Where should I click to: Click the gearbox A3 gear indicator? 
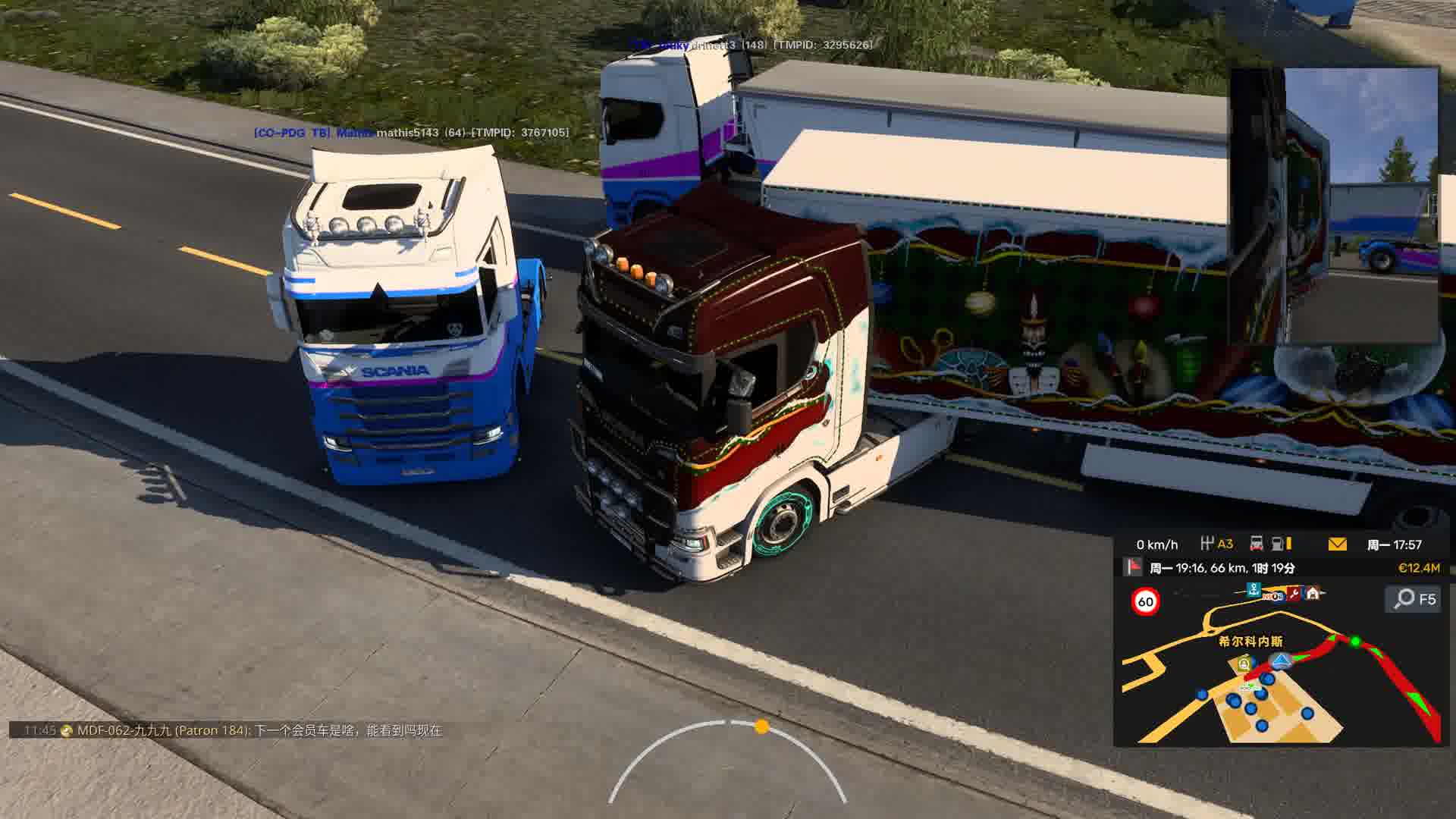(x=1217, y=544)
